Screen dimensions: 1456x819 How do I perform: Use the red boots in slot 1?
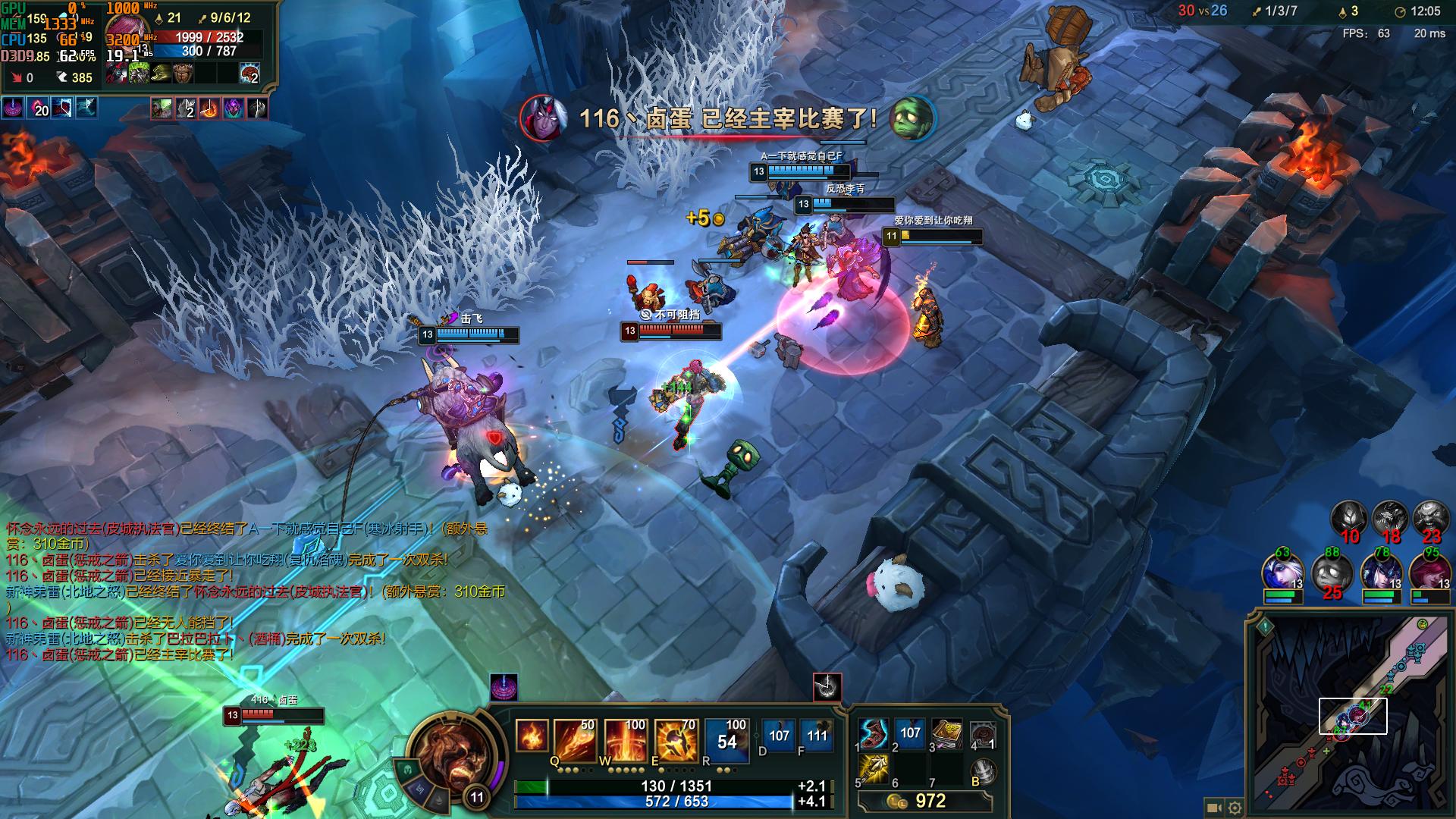874,733
